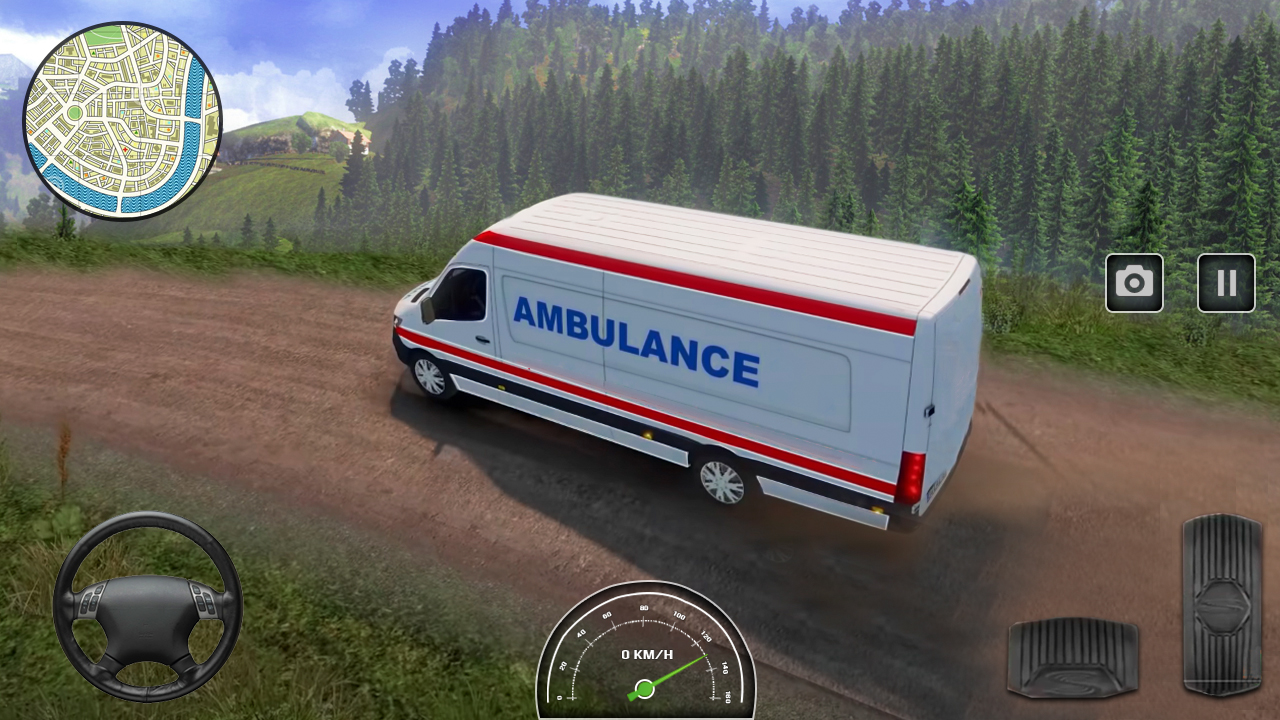Image resolution: width=1280 pixels, height=720 pixels.
Task: Tap the ambulance's rear tail lights
Action: (913, 480)
